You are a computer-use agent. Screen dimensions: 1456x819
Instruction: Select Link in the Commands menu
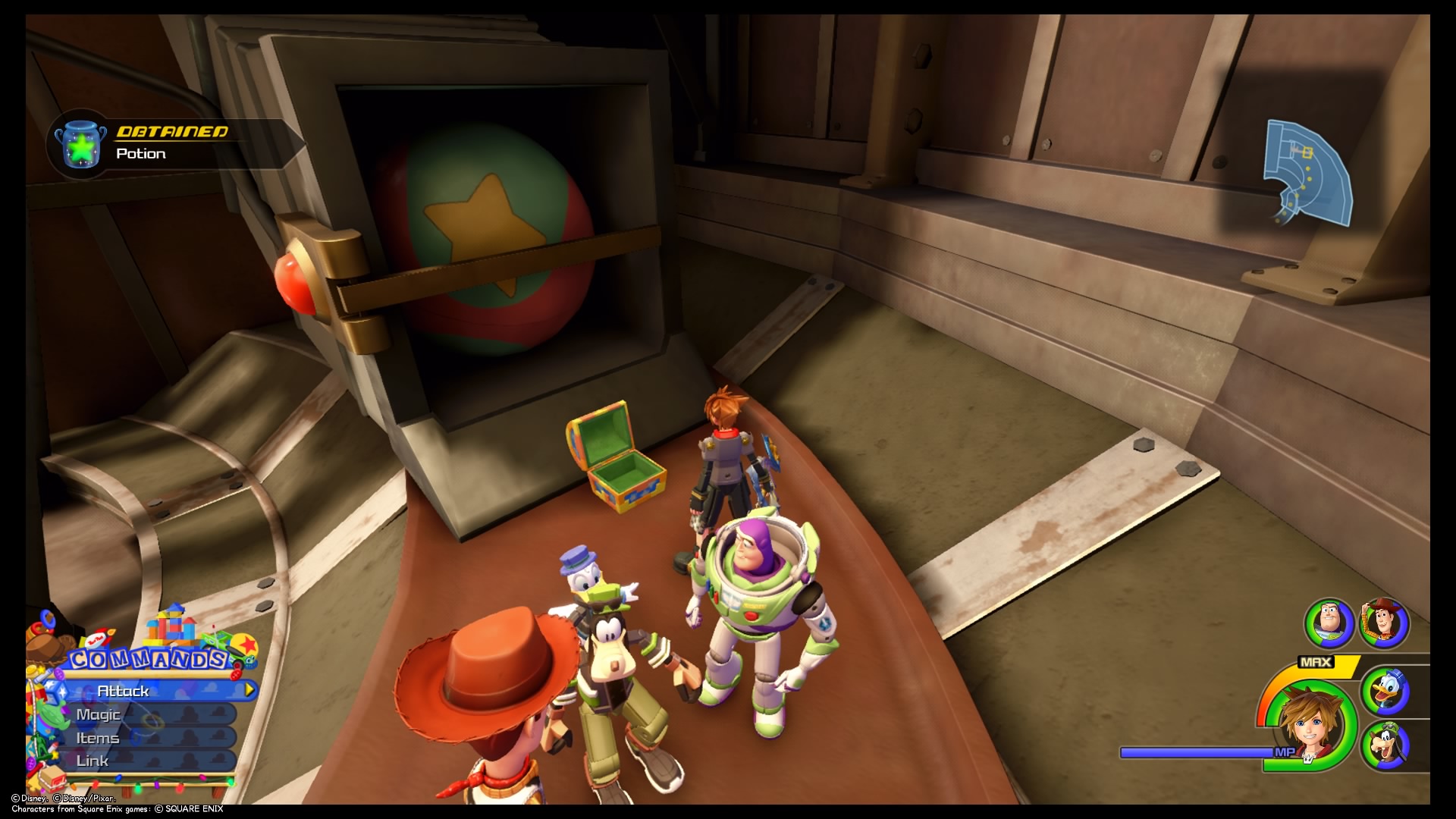(x=93, y=761)
